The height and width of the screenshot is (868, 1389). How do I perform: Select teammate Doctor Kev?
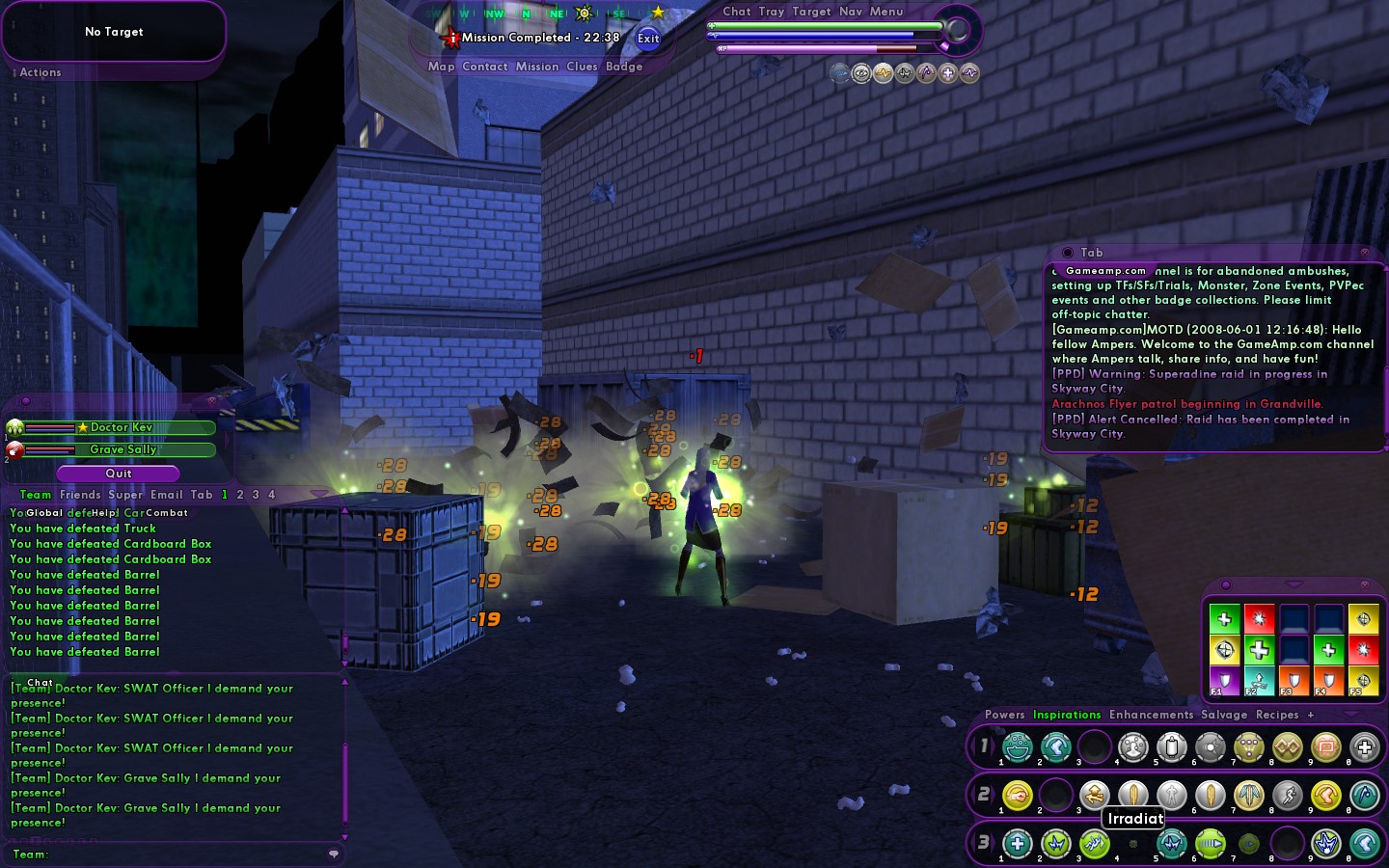(121, 427)
